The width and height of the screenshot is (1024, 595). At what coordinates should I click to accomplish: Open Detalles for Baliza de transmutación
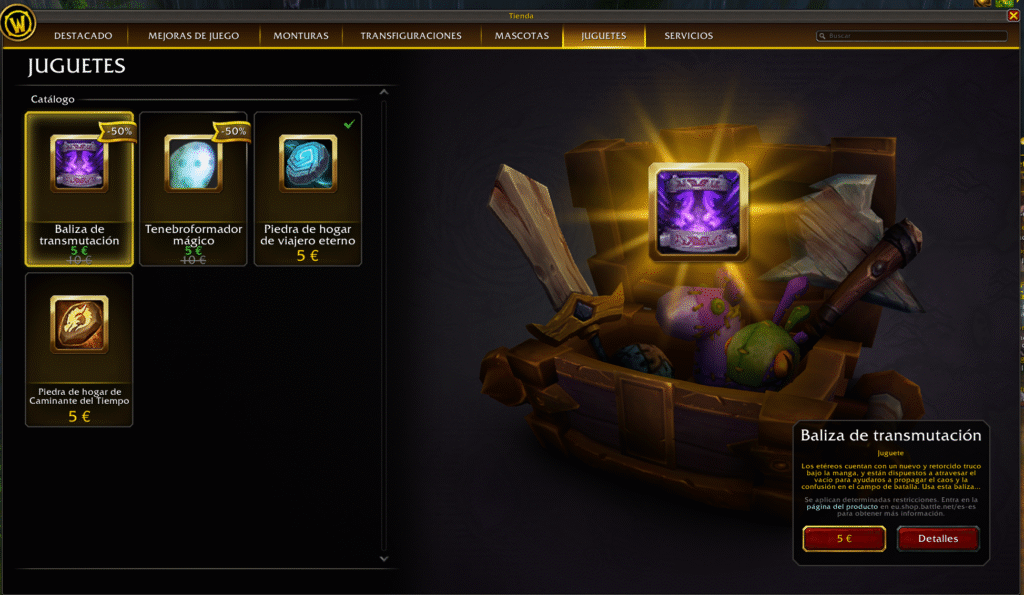point(937,538)
